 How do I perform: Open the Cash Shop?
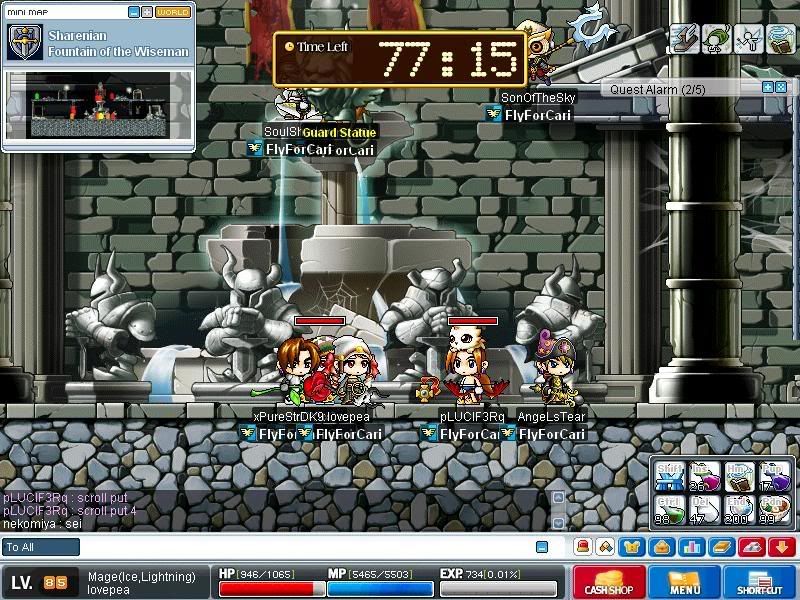pos(607,583)
